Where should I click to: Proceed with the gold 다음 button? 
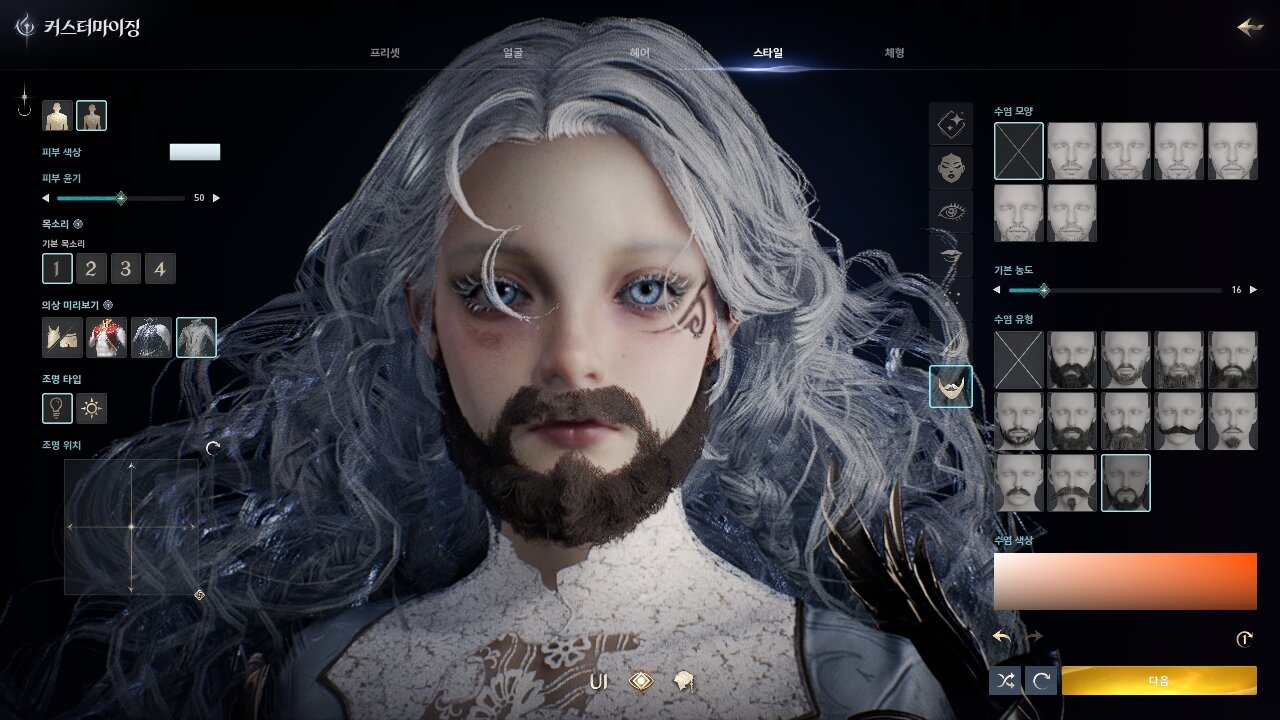click(1159, 681)
